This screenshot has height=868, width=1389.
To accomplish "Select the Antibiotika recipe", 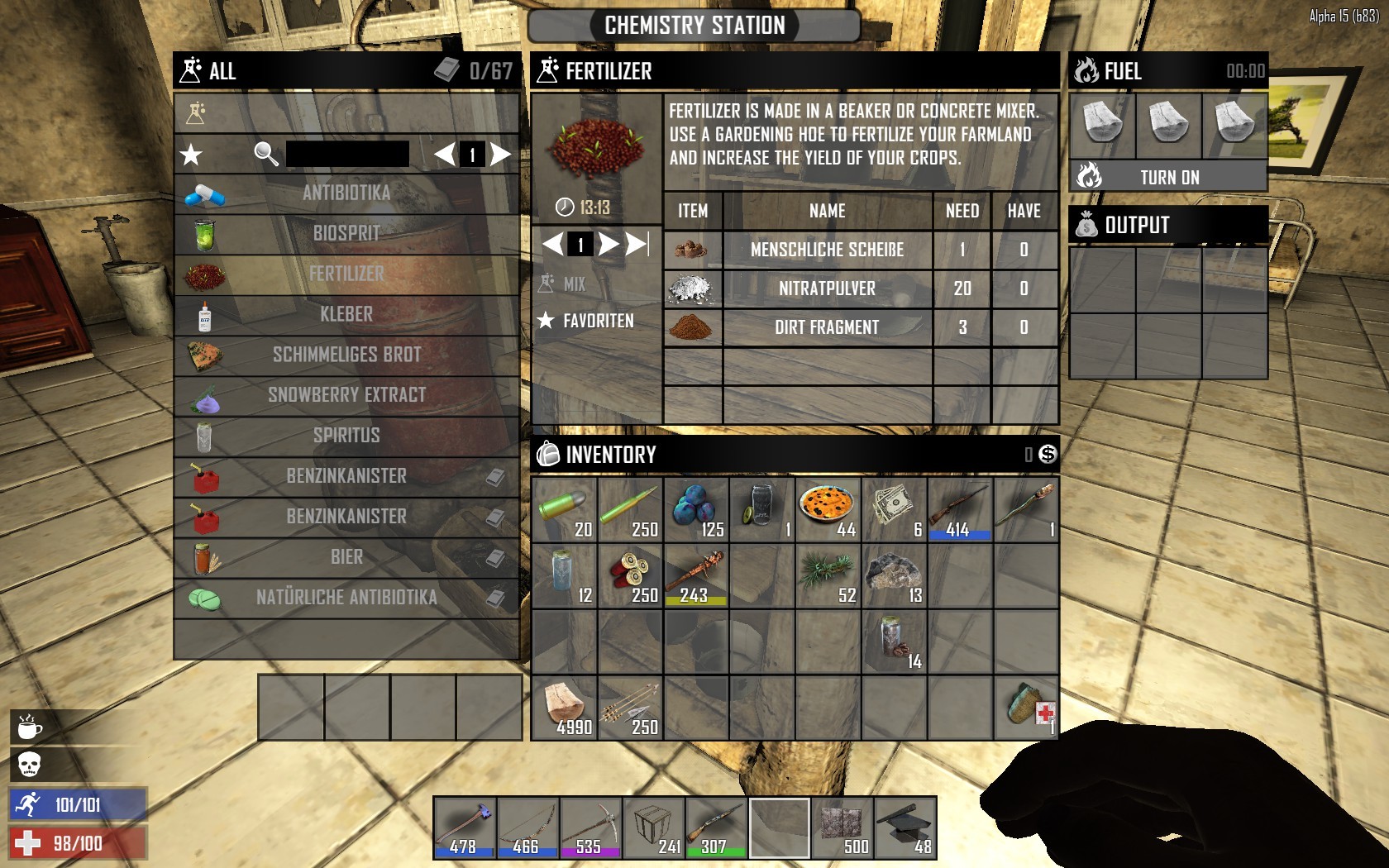I will click(x=346, y=193).
